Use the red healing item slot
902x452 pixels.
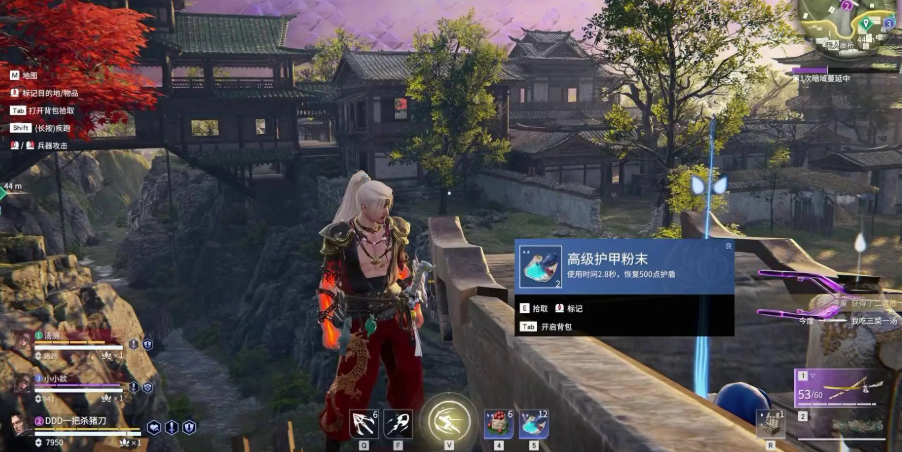496,424
